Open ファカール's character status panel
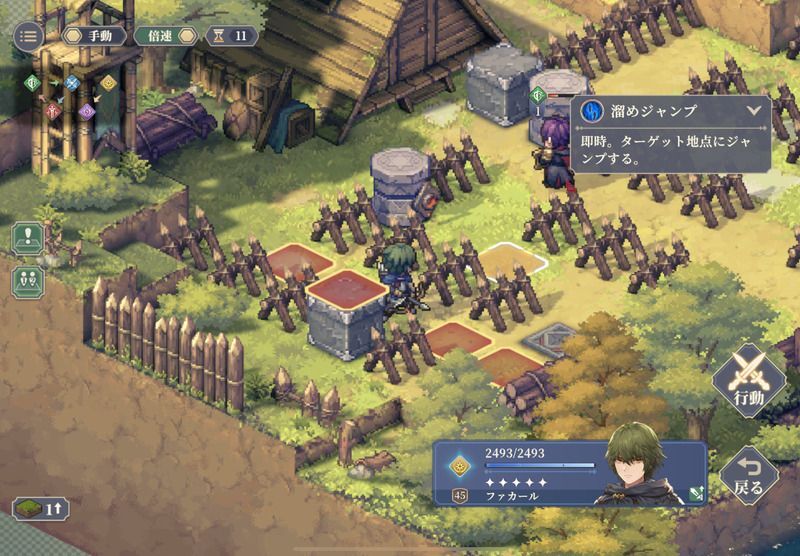 [570, 473]
